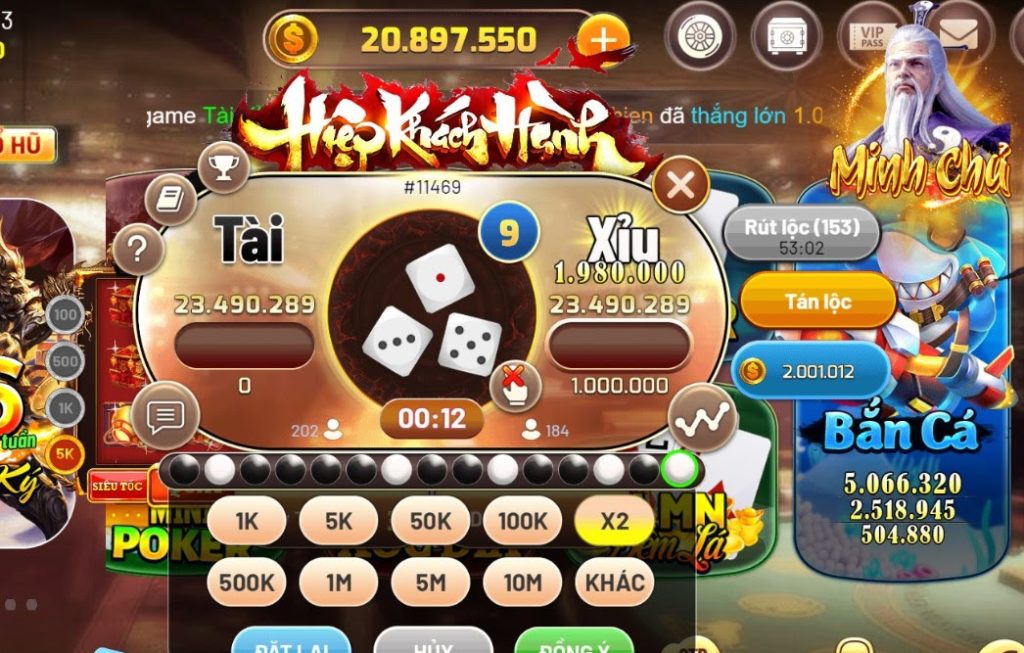Viewport: 1024px width, 653px height.
Task: Open the chat bubble button
Action: click(165, 414)
